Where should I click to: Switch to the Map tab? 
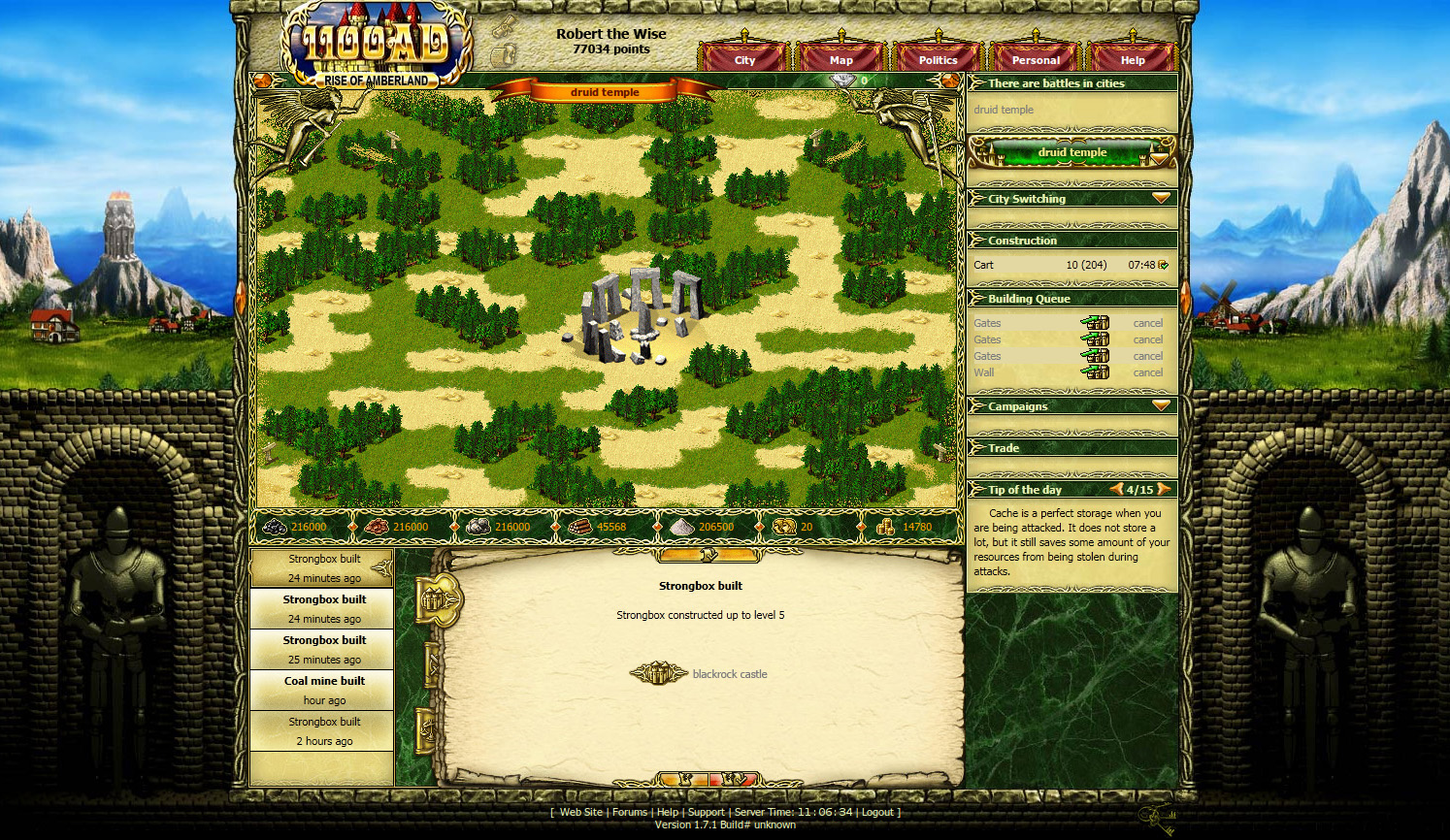click(840, 59)
